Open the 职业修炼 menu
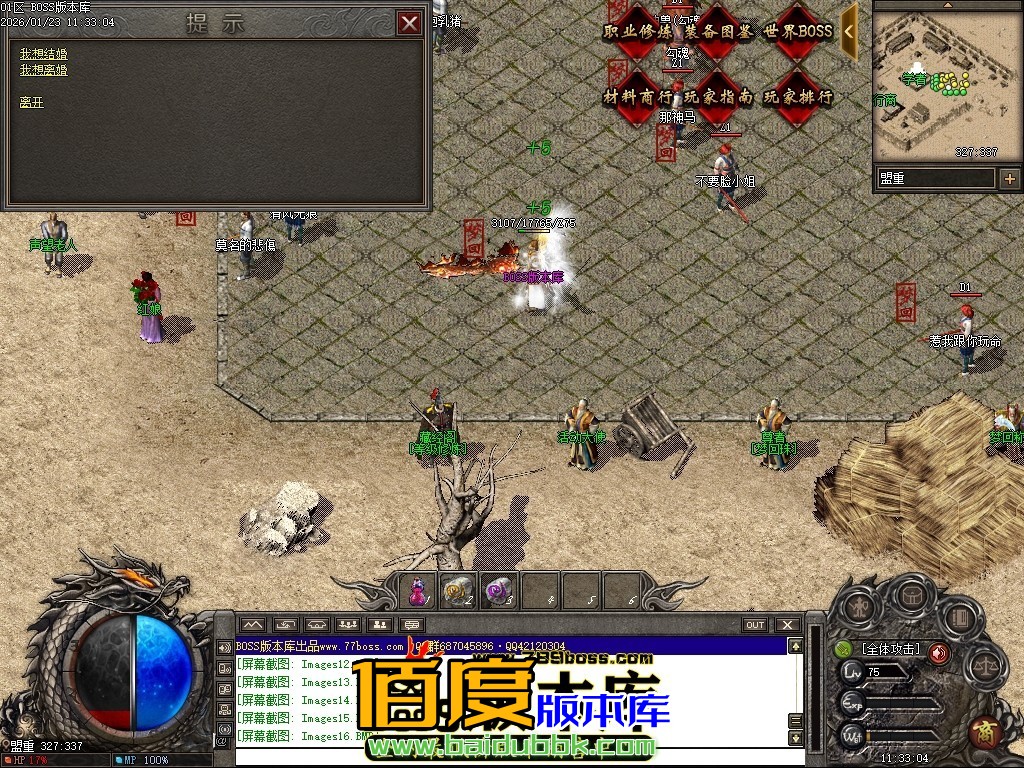 click(635, 31)
